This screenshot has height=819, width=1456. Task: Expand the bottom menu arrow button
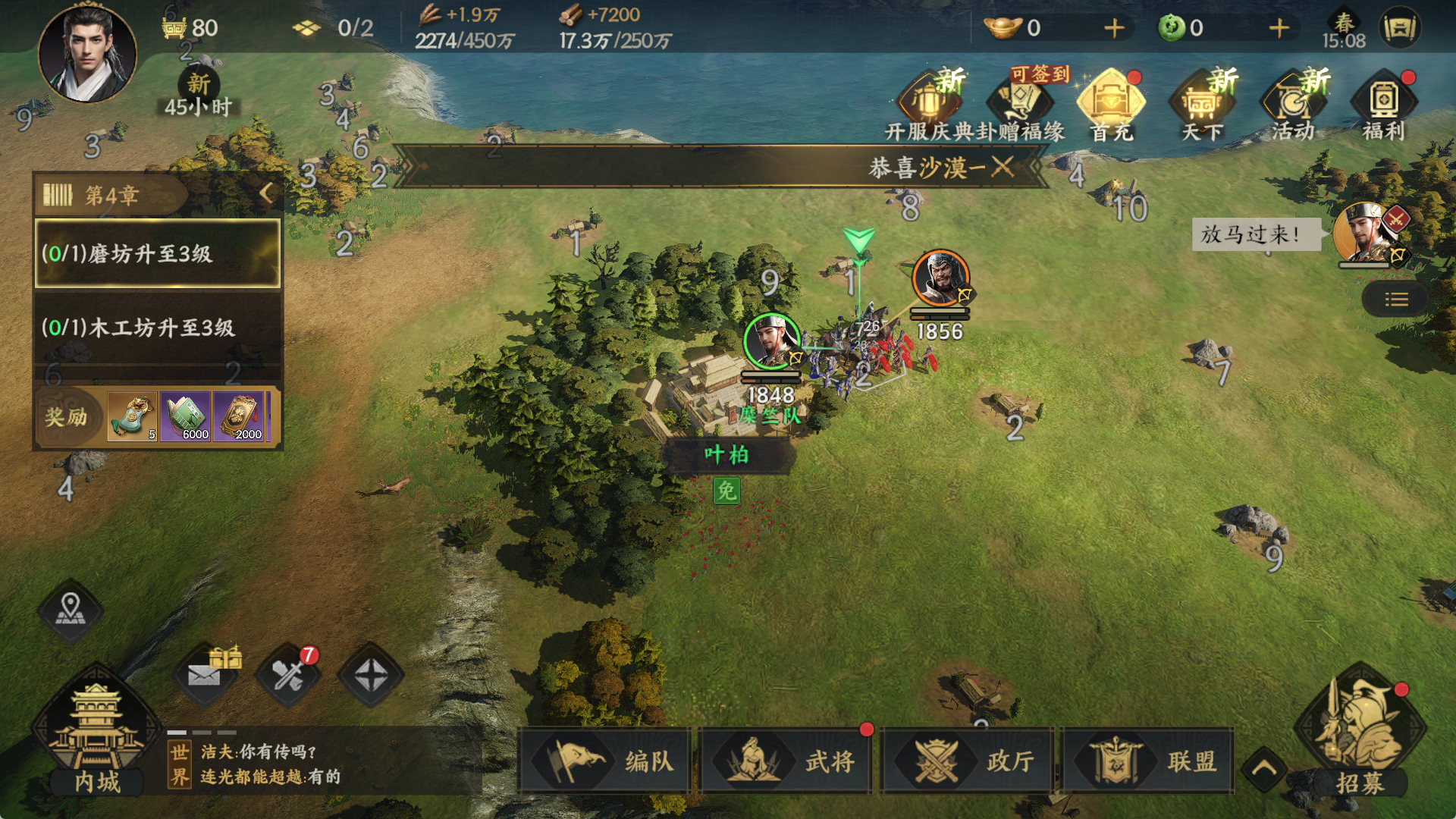point(1264,768)
